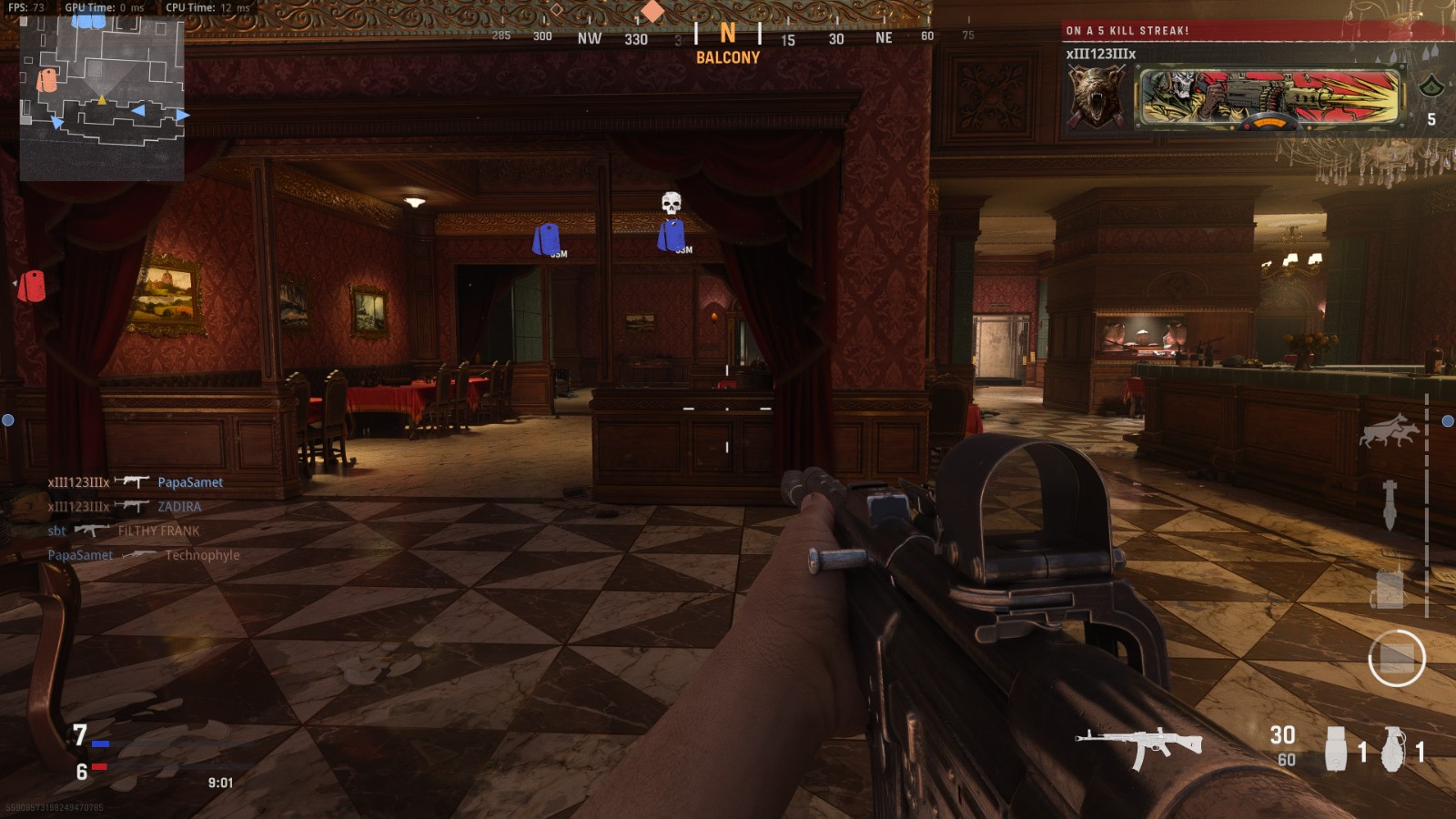Click the minimap in the corner
This screenshot has height=819, width=1456.
102,97
